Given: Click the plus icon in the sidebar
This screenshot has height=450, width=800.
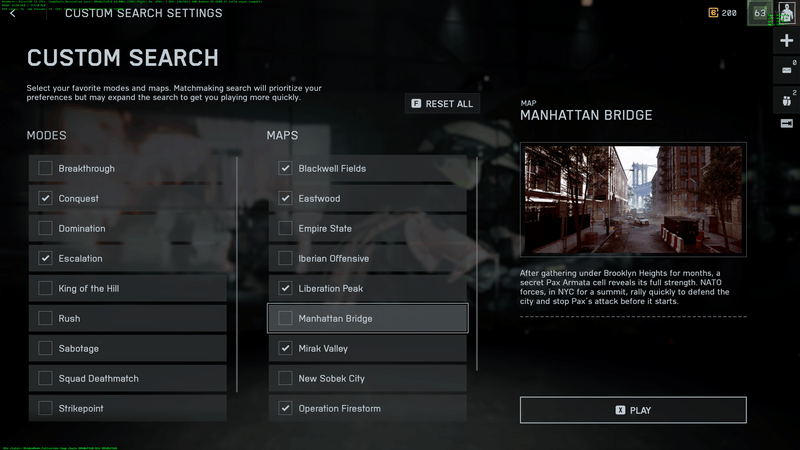Looking at the screenshot, I should pyautogui.click(x=787, y=41).
